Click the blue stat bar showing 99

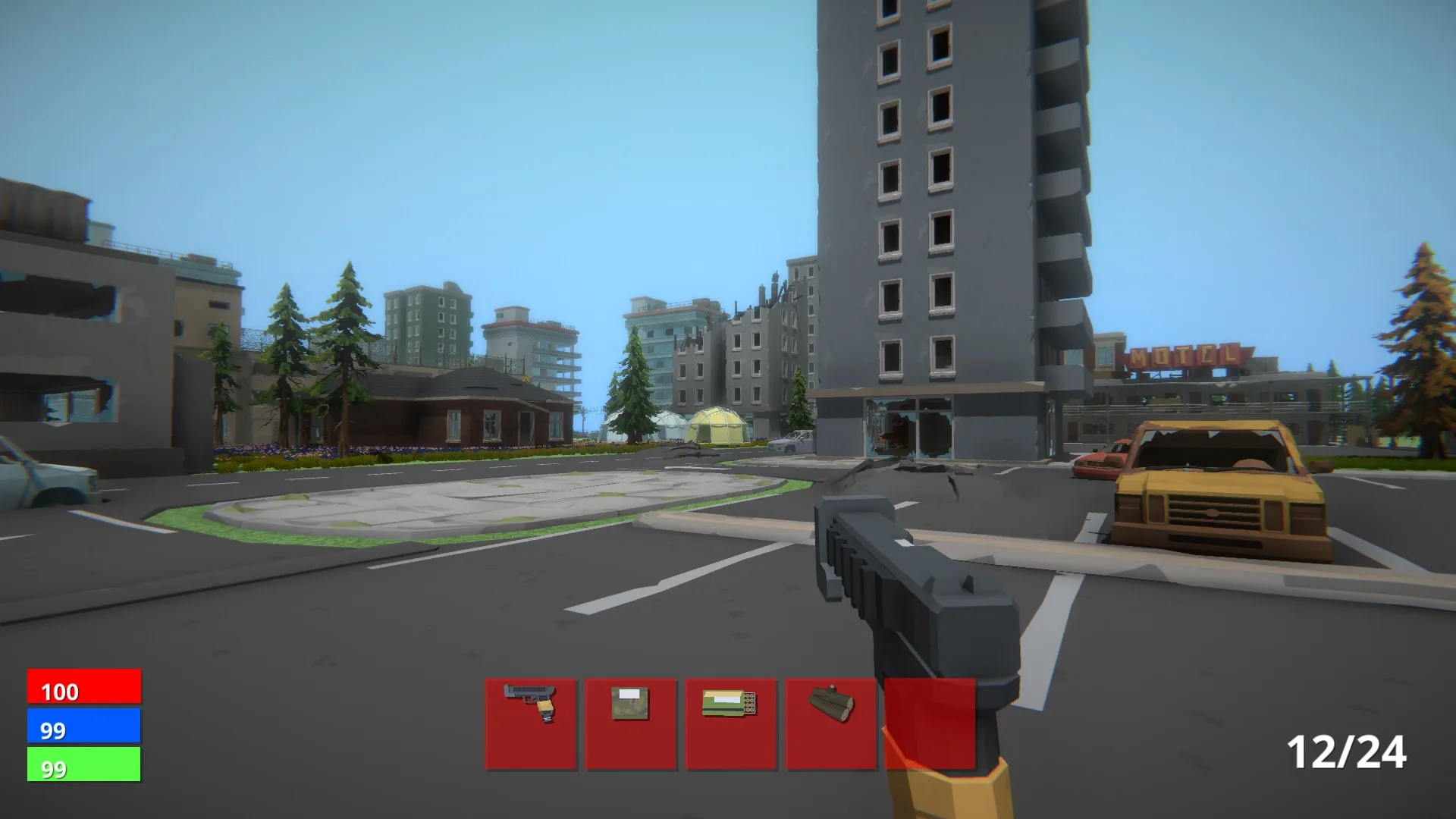[83, 726]
